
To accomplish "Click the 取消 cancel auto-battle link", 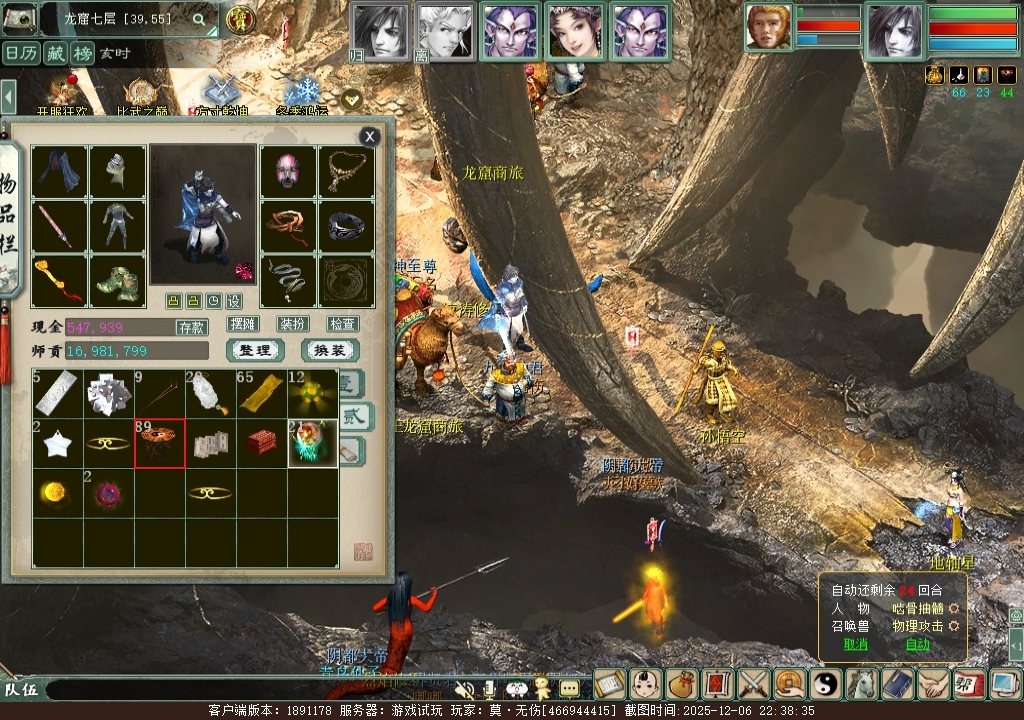I will [855, 644].
